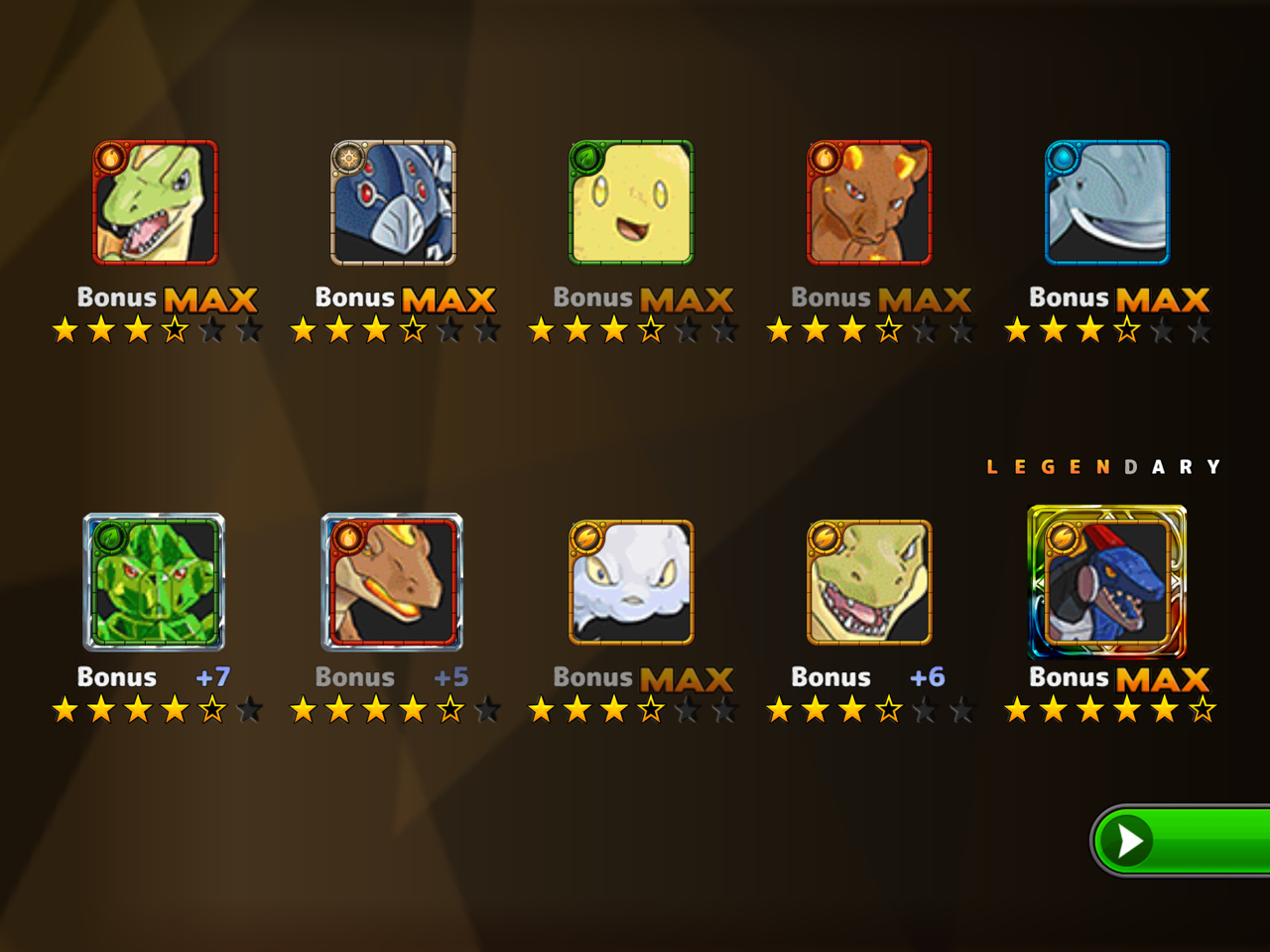Image resolution: width=1270 pixels, height=952 pixels.
Task: Select the yellow-green dinosaur lightning card
Action: pyautogui.click(x=869, y=582)
